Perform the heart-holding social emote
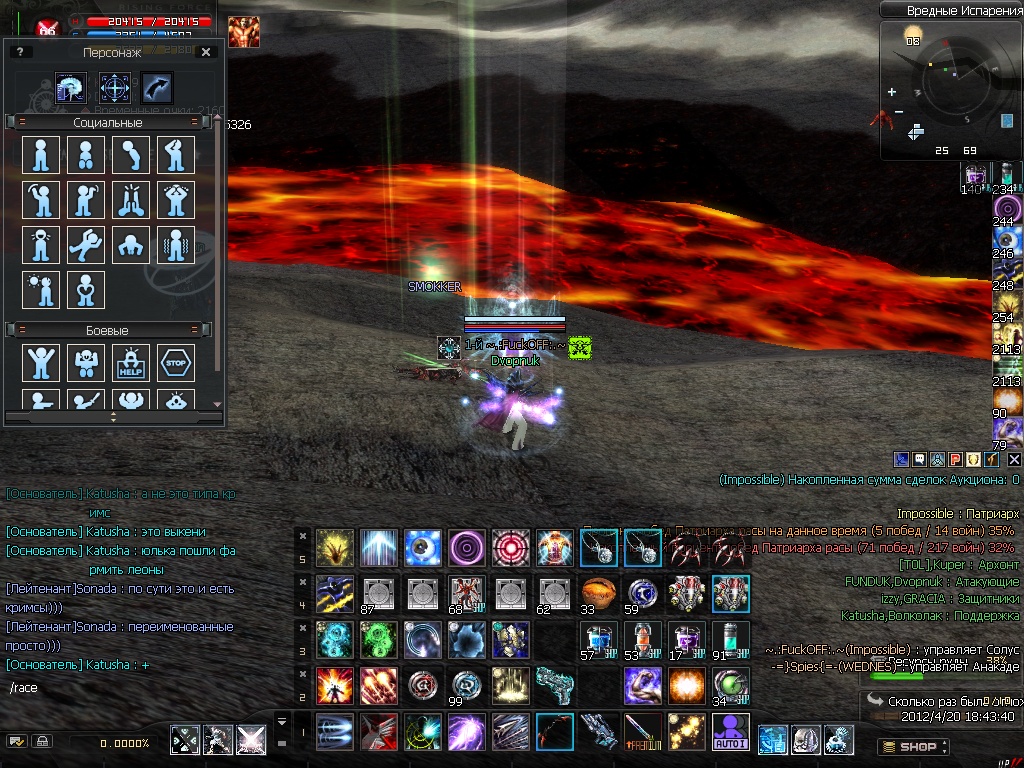1024x768 pixels. 86,290
